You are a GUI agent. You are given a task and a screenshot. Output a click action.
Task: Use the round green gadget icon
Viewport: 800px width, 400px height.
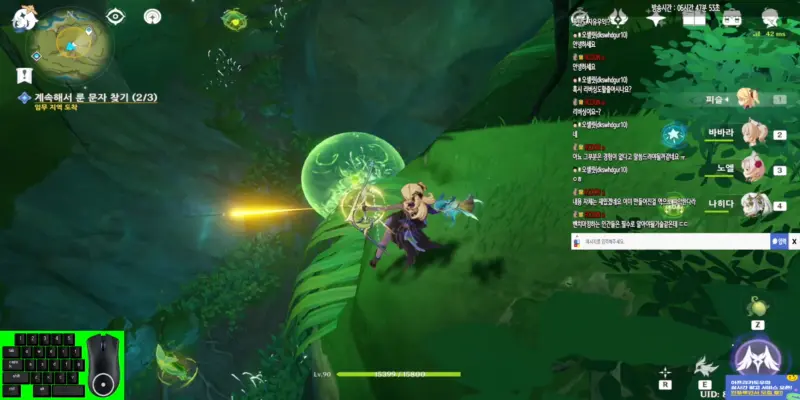[758, 304]
